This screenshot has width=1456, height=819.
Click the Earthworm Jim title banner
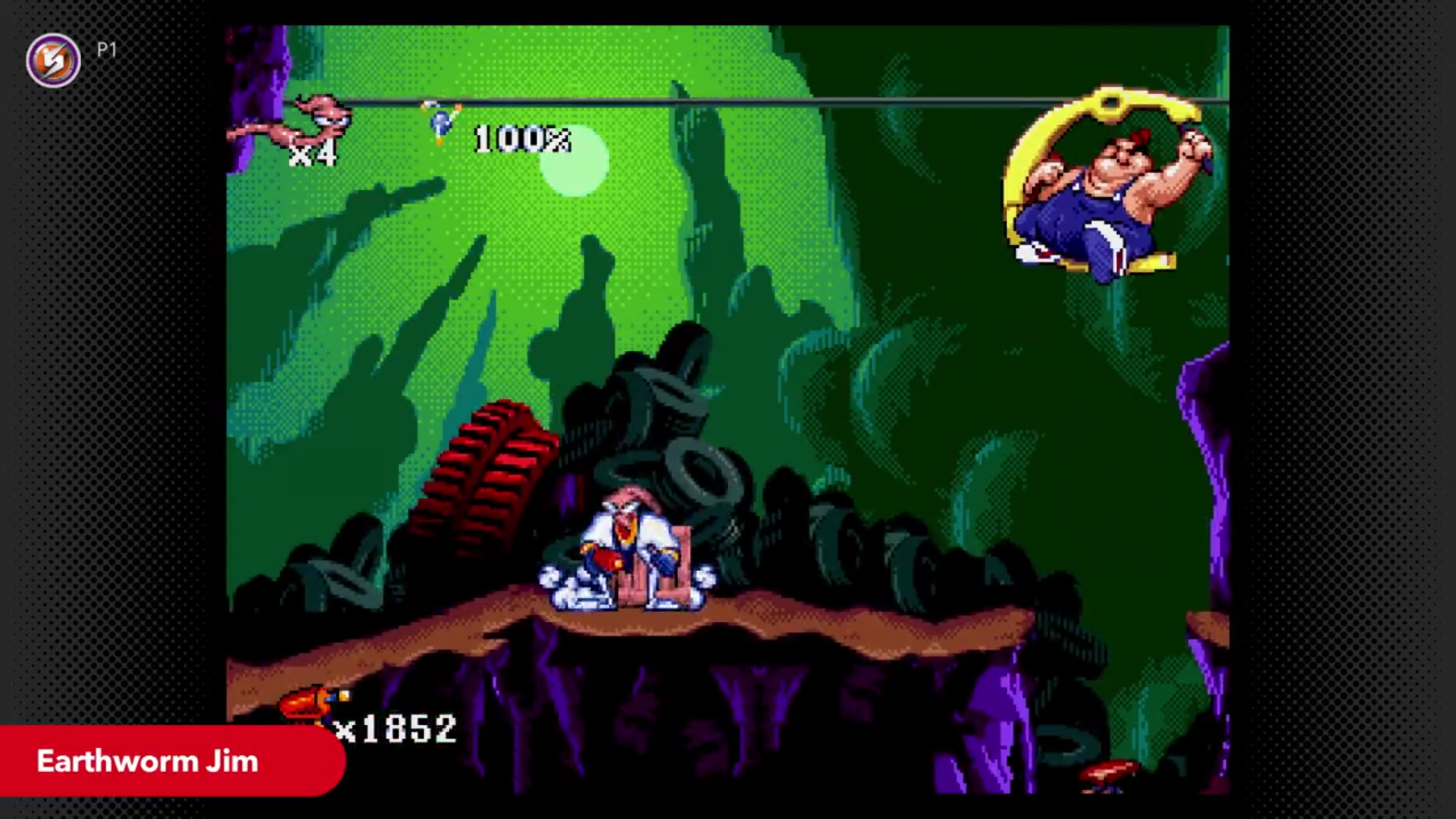click(x=149, y=761)
